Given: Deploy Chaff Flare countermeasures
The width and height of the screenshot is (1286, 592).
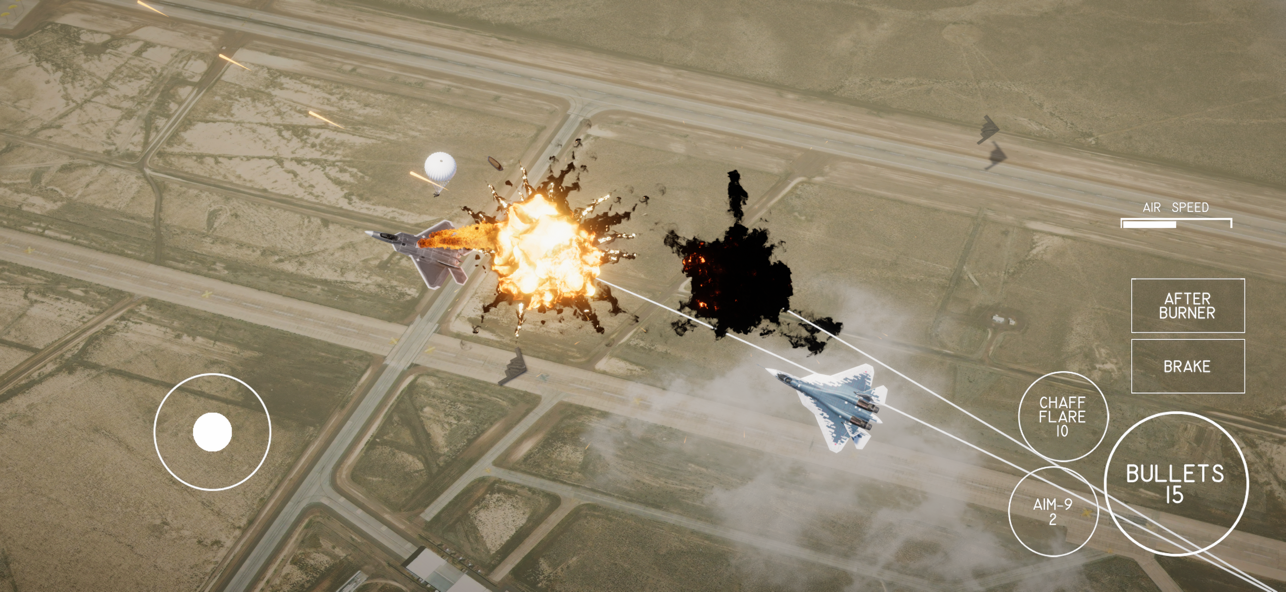Looking at the screenshot, I should tap(1062, 416).
